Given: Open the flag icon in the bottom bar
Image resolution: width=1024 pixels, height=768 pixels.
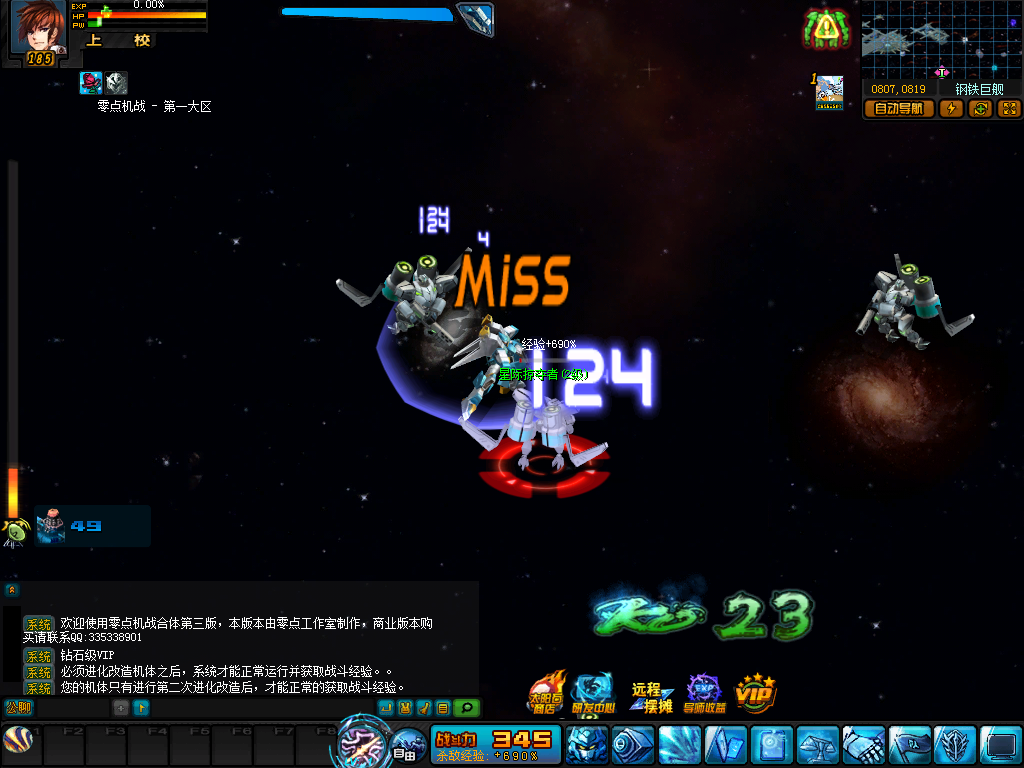Looking at the screenshot, I should (910, 746).
